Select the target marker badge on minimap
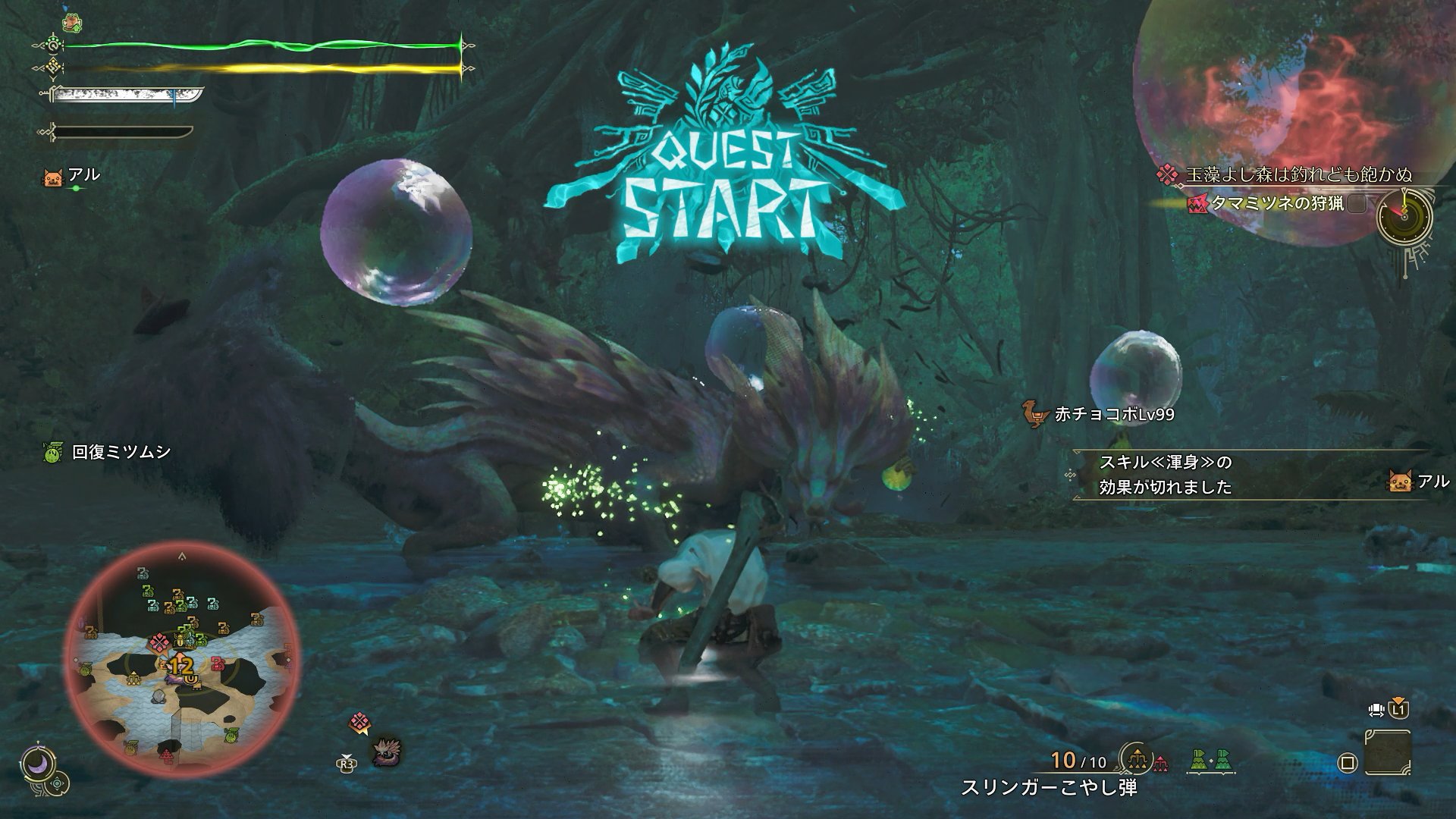The image size is (1456, 819). pos(160,644)
